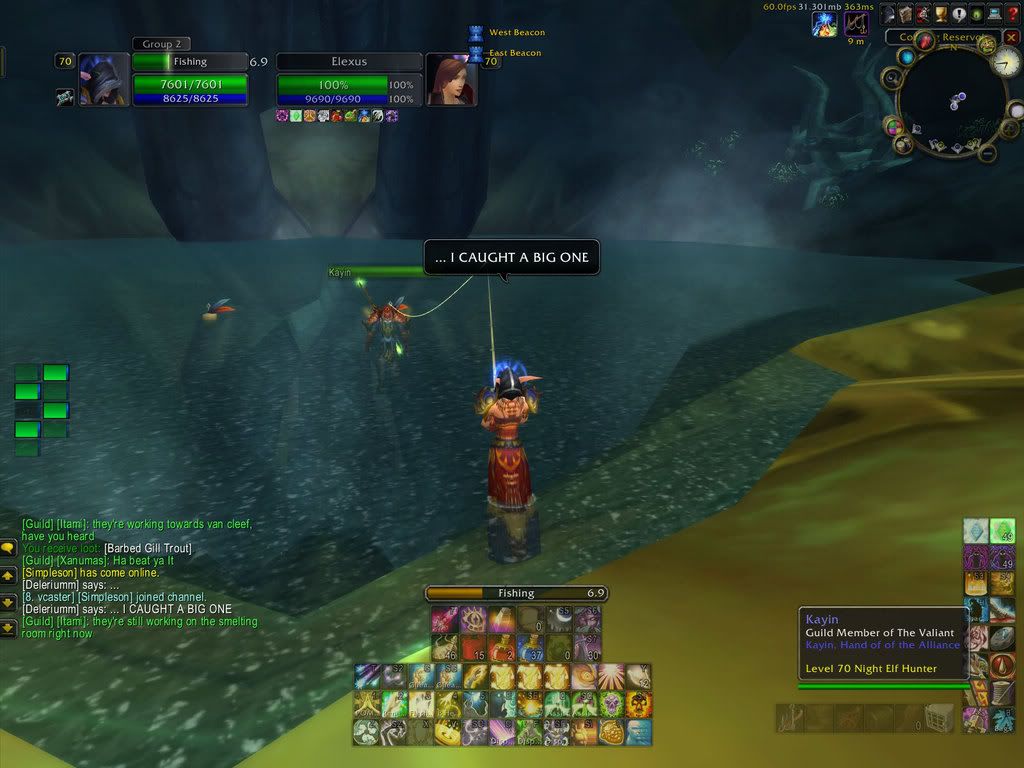Open the computer main menu icon
The height and width of the screenshot is (768, 1024).
(x=995, y=13)
